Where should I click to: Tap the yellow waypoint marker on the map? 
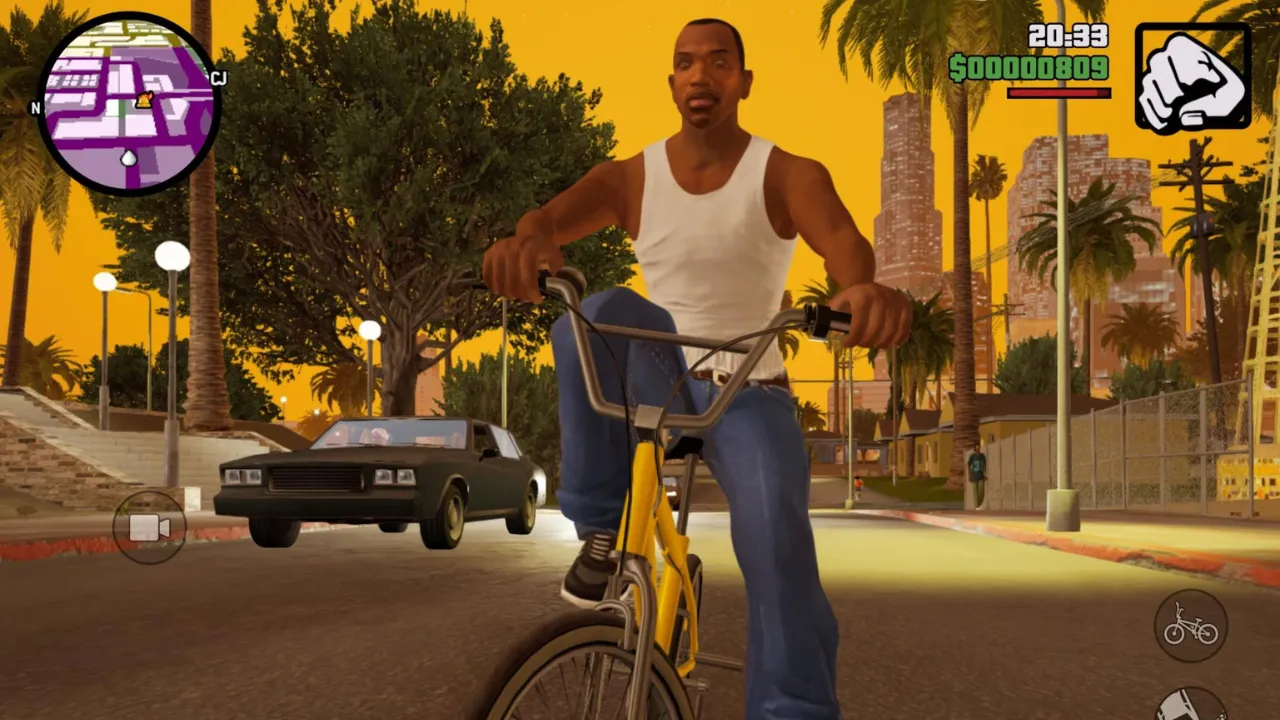click(x=143, y=100)
